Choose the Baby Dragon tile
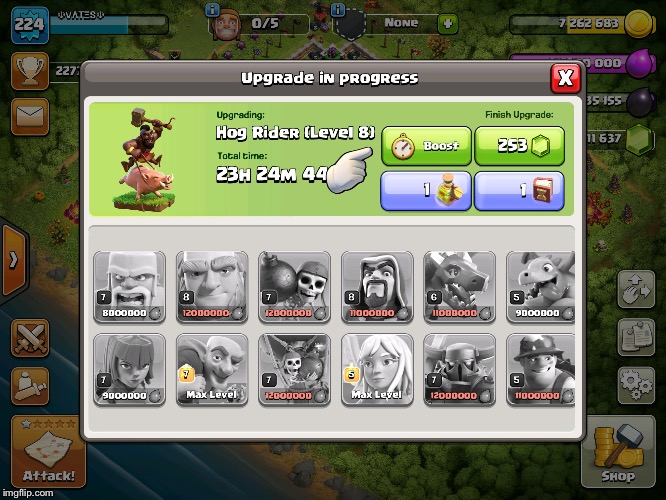This screenshot has height=500, width=666. tap(541, 285)
